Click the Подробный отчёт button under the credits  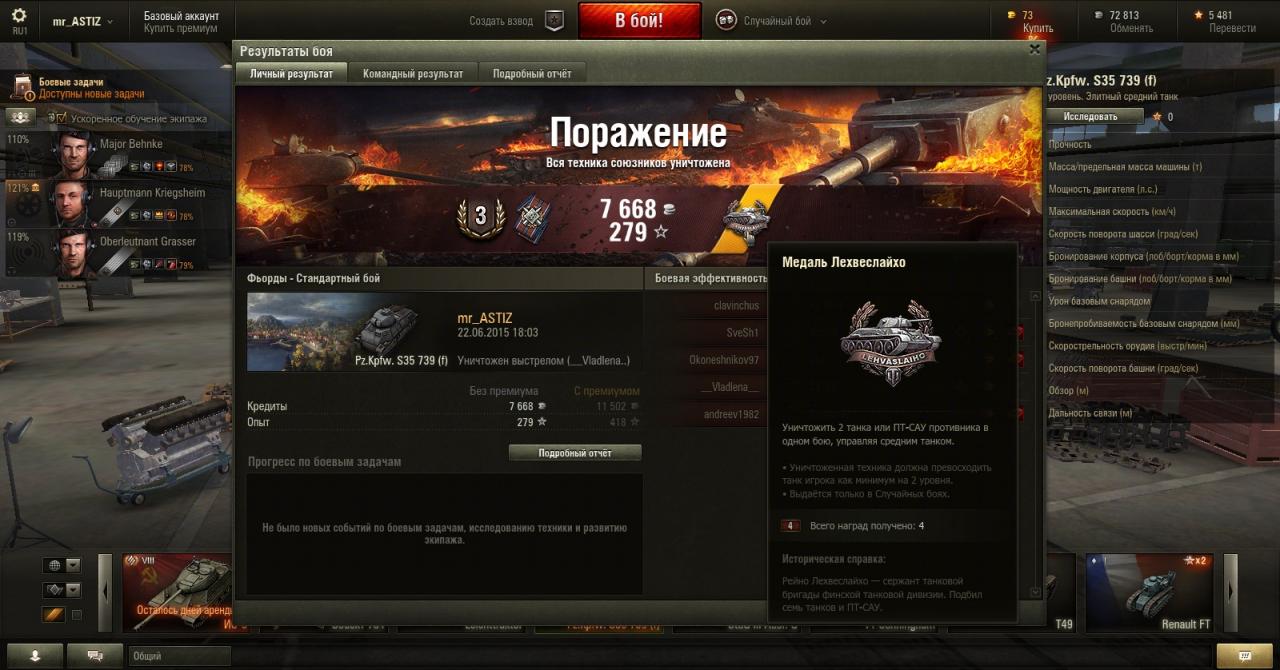click(x=575, y=453)
